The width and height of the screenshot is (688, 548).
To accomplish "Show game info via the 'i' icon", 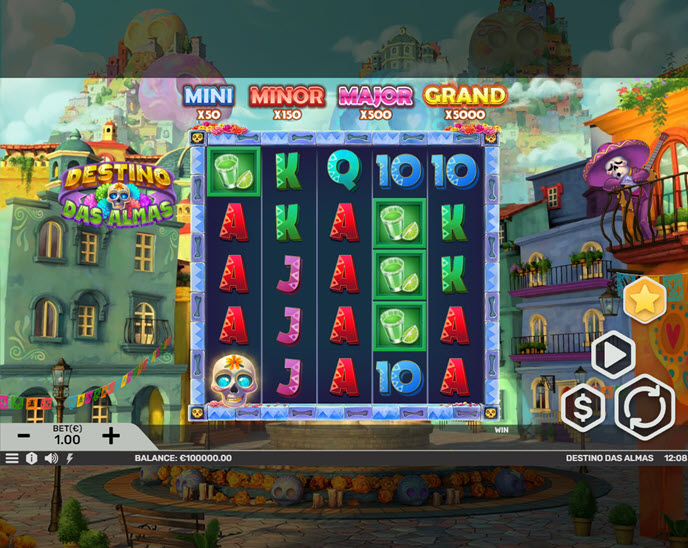I will [x=31, y=458].
